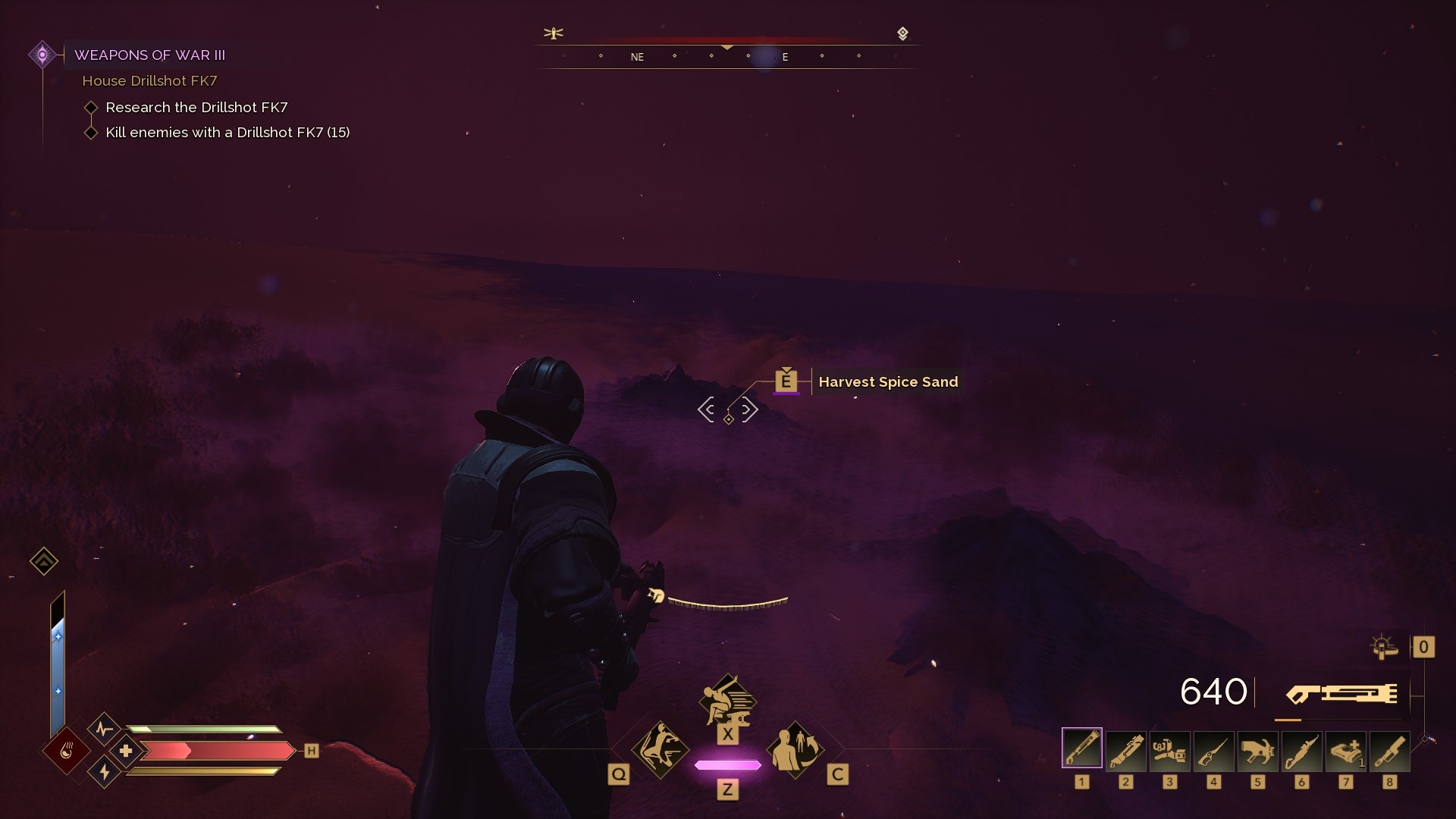The image size is (1456, 819).
Task: Use the healing kit in hotbar slot seven
Action: 1346,750
